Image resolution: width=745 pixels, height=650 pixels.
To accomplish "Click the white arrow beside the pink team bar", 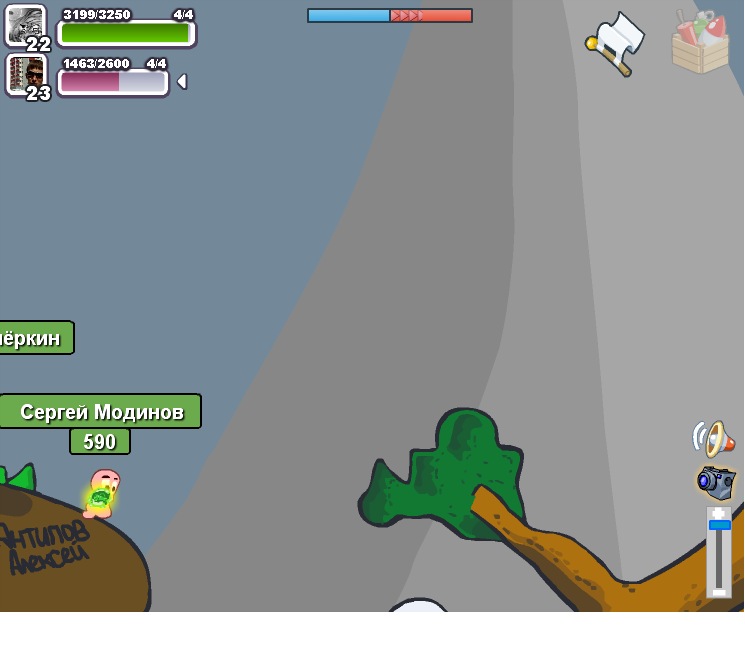I will pos(182,82).
